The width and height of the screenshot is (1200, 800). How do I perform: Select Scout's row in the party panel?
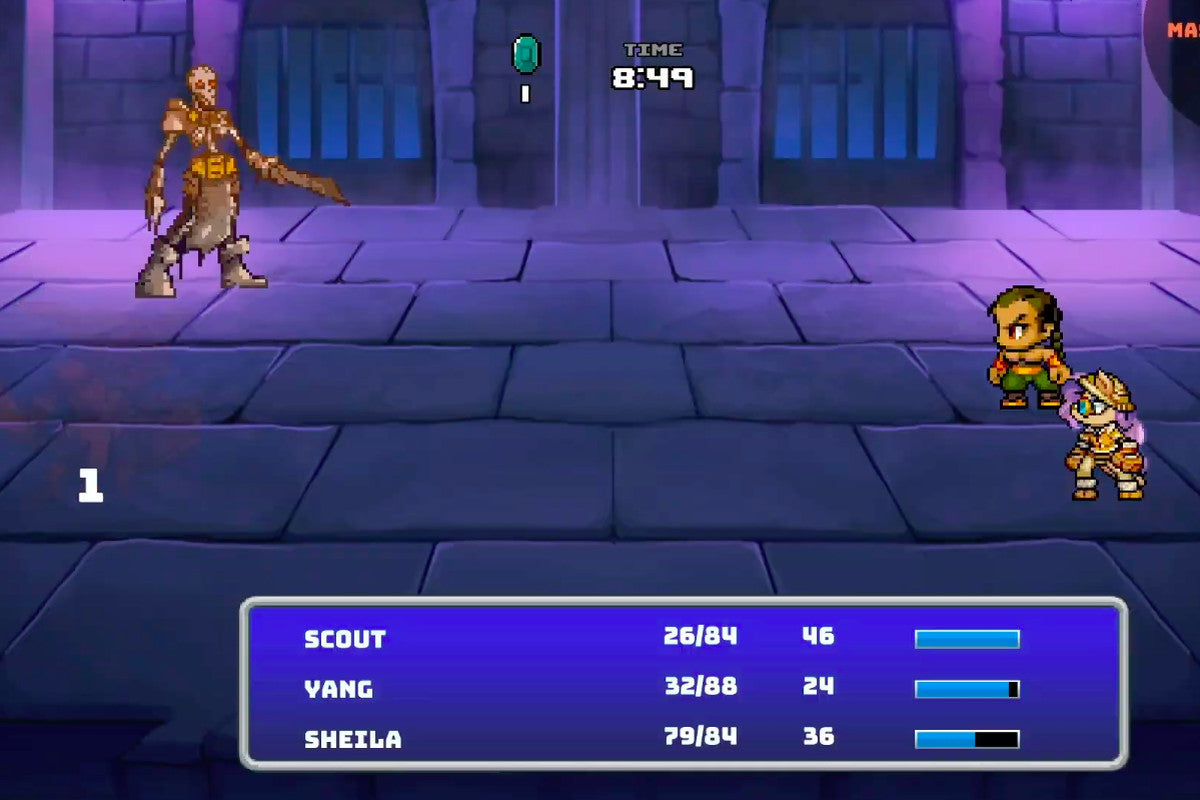point(345,639)
